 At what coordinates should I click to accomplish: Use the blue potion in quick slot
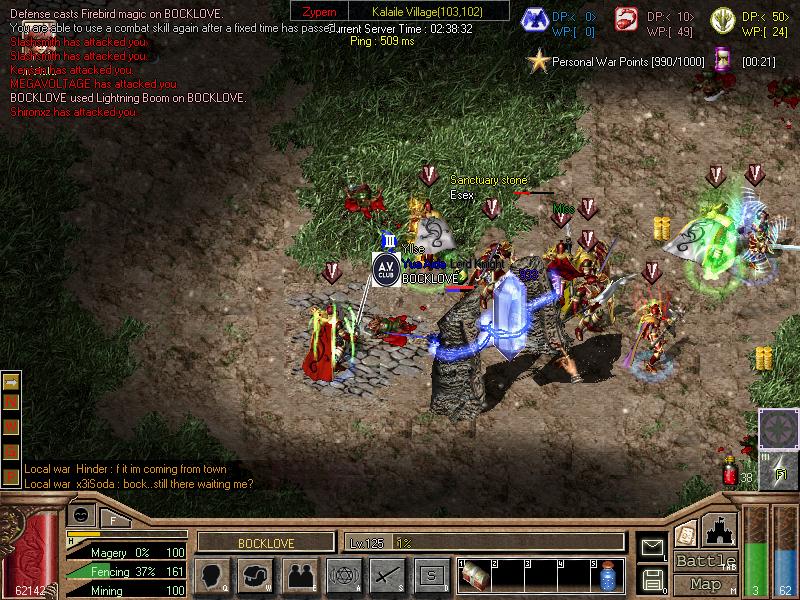pyautogui.click(x=608, y=578)
